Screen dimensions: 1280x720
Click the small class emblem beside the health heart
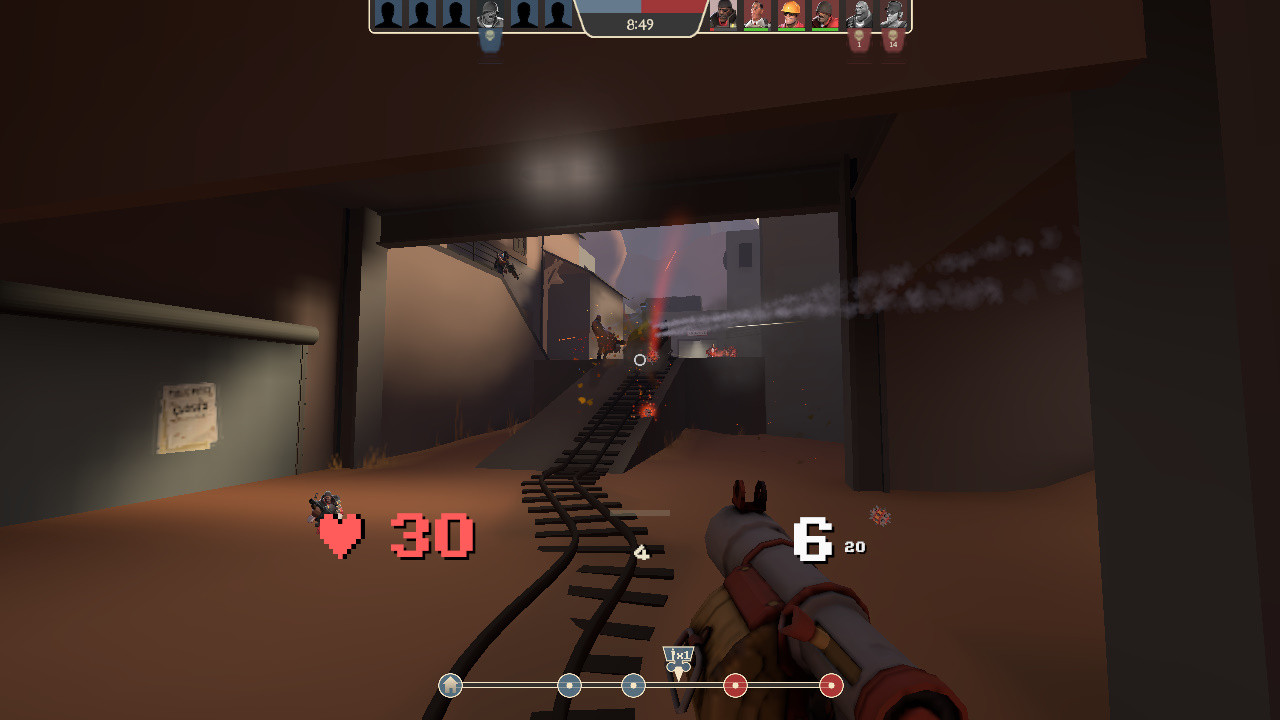point(323,505)
